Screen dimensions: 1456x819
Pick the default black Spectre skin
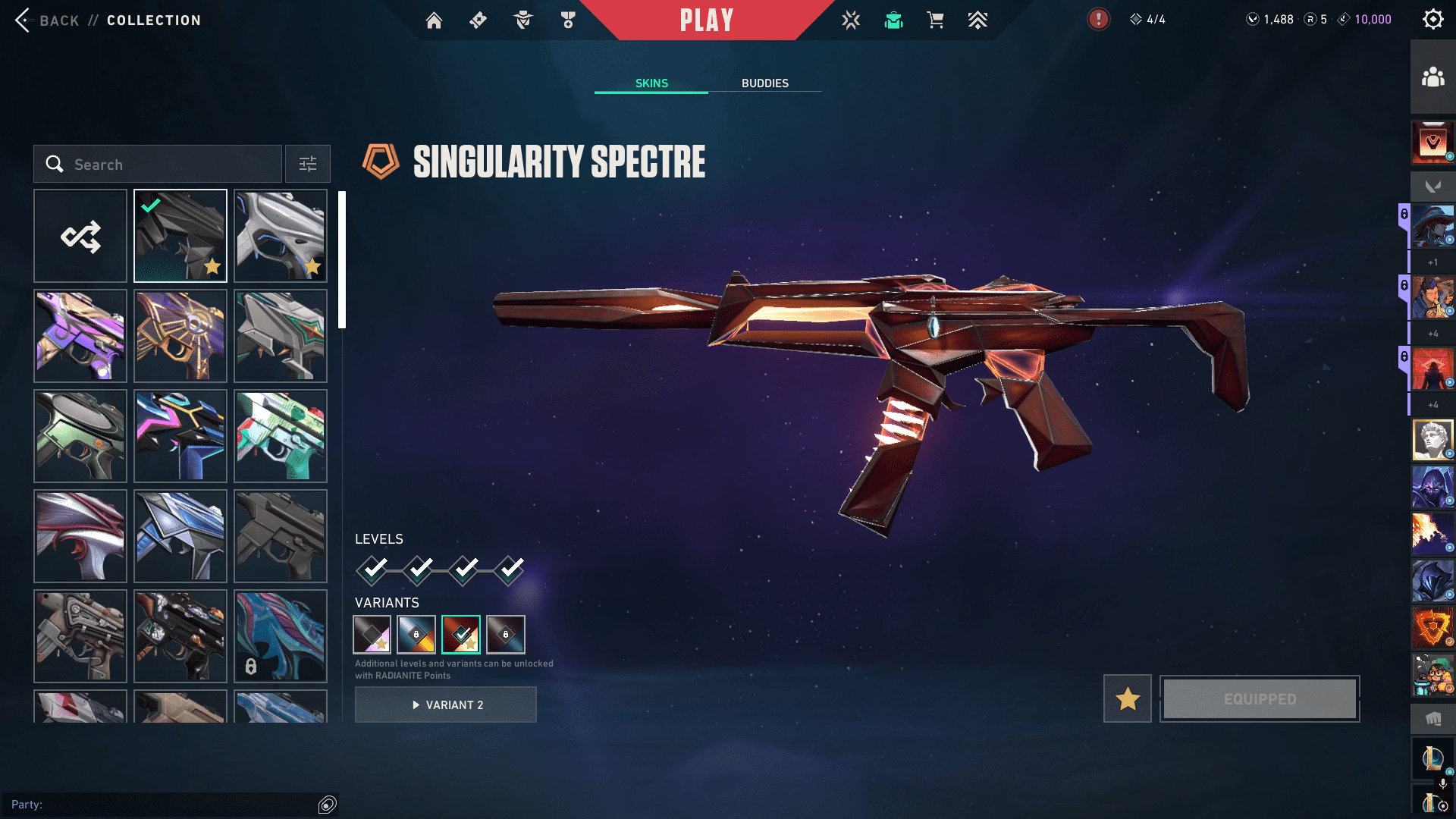click(x=281, y=536)
